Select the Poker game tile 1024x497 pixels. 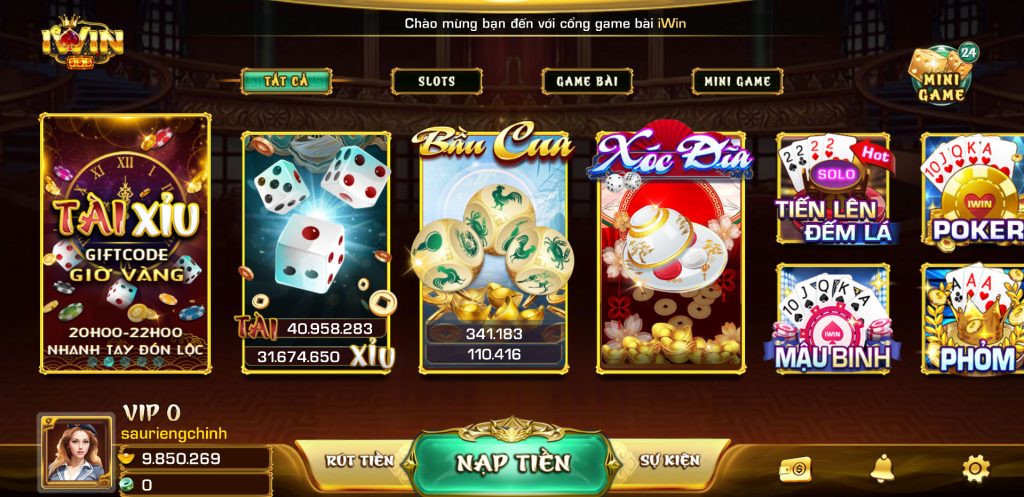pyautogui.click(x=972, y=190)
